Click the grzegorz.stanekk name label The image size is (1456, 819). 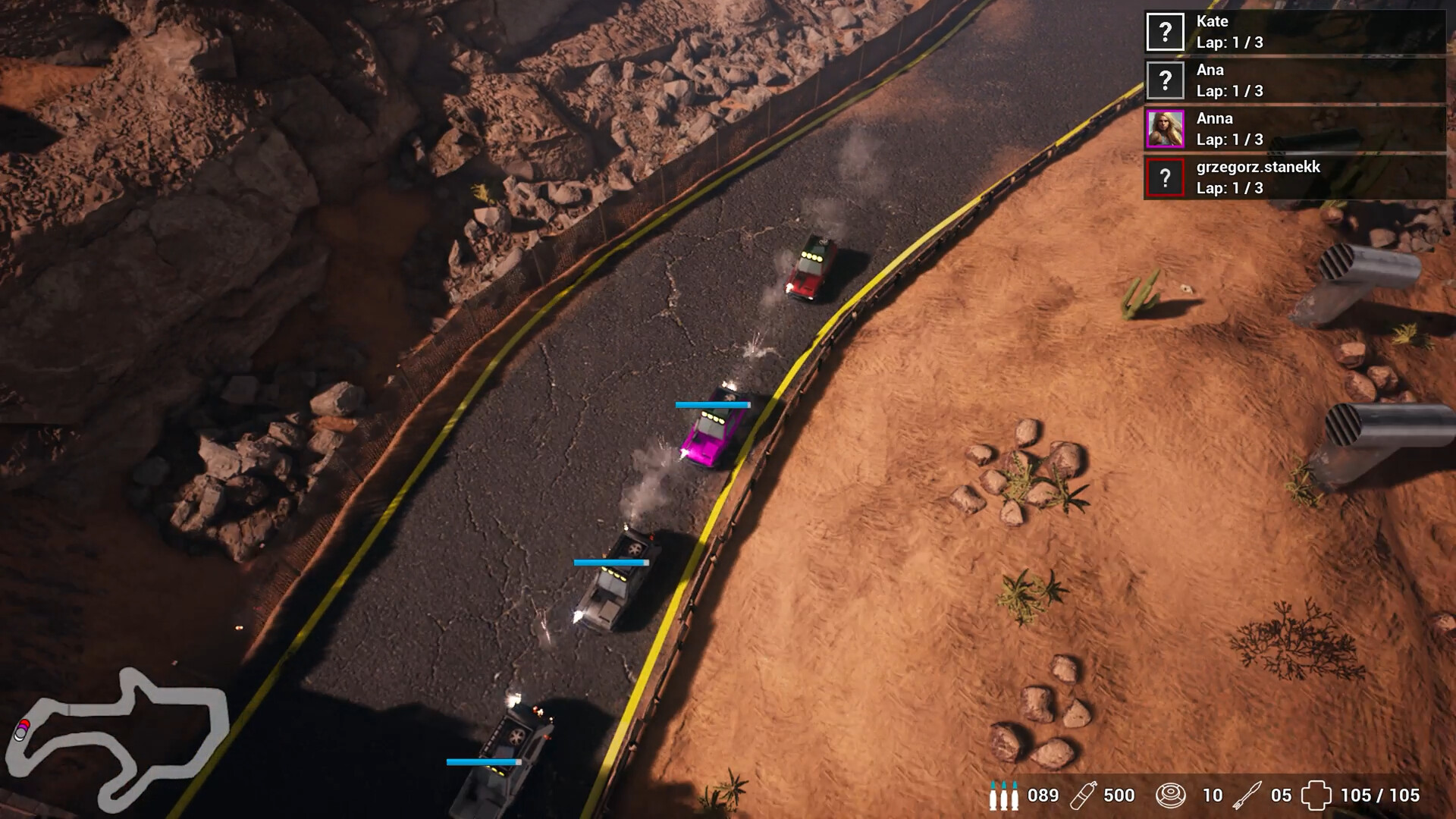pyautogui.click(x=1259, y=168)
